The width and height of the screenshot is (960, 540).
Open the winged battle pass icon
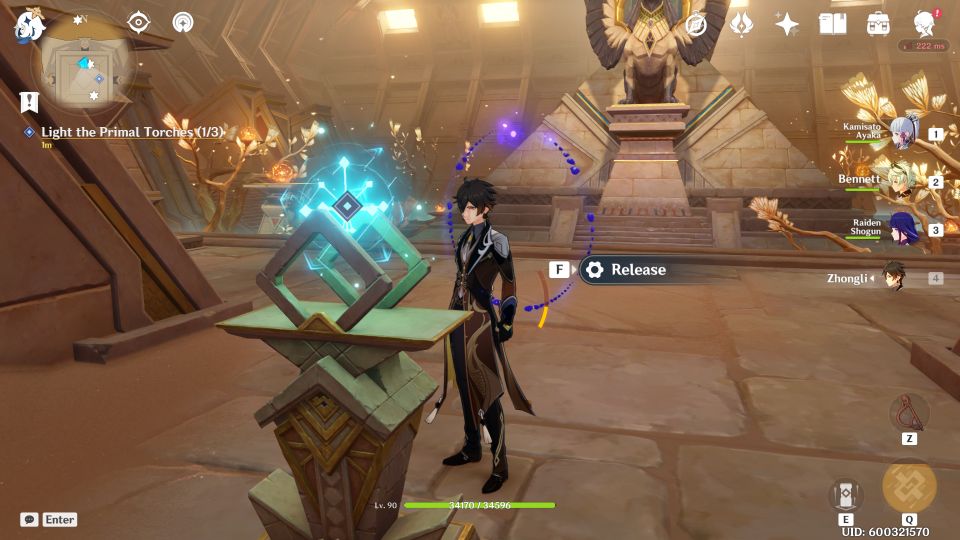pyautogui.click(x=741, y=25)
